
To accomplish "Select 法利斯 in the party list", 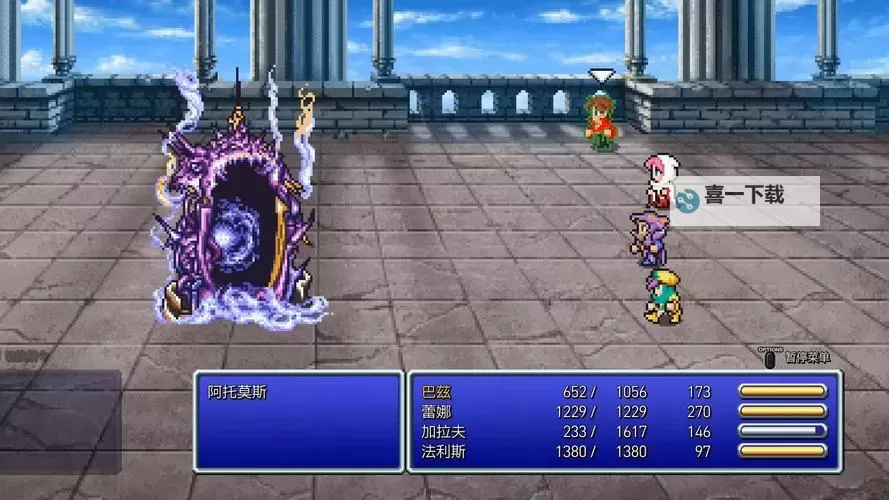I will point(443,451).
